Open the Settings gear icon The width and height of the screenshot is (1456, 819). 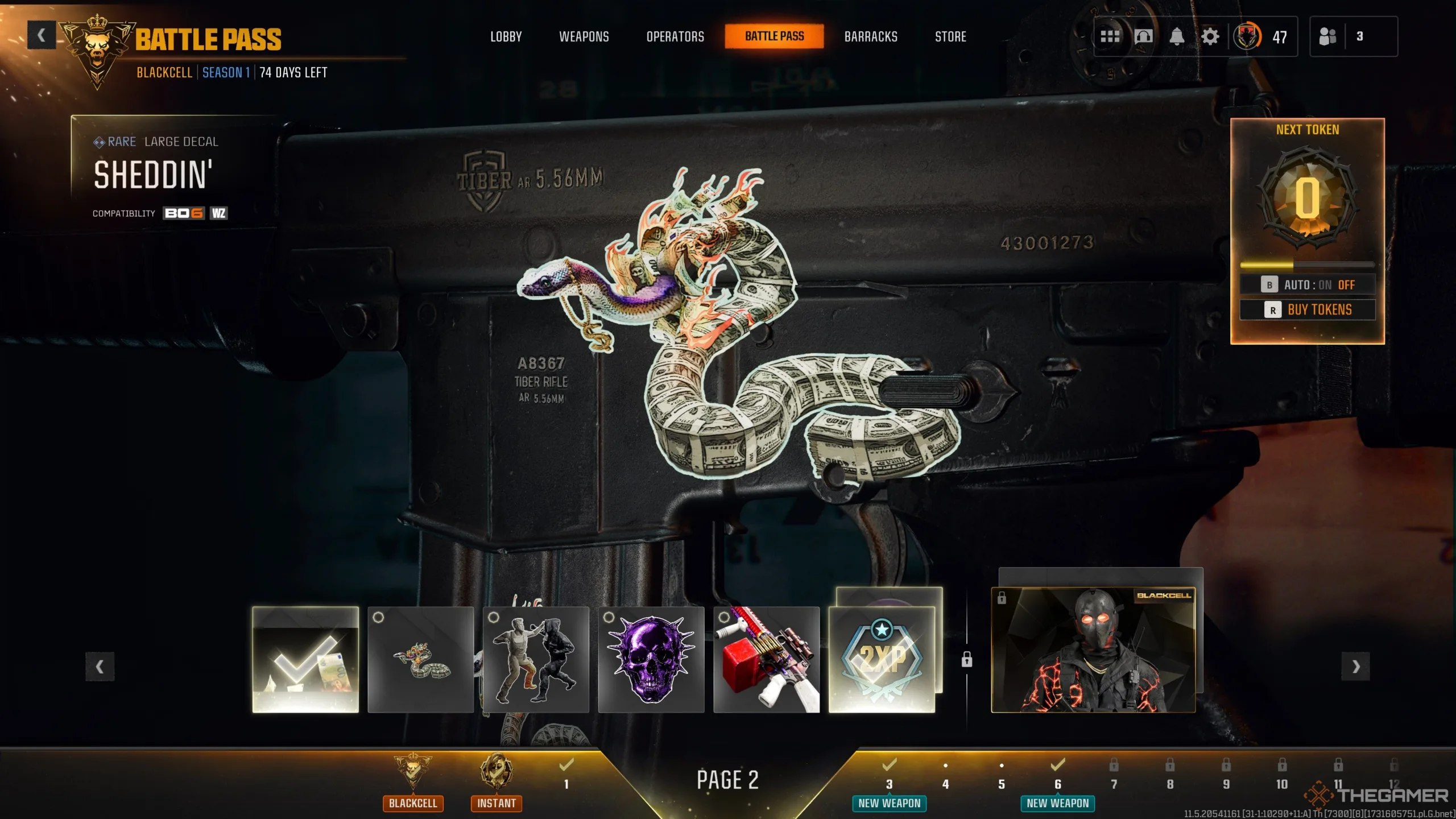[1210, 36]
